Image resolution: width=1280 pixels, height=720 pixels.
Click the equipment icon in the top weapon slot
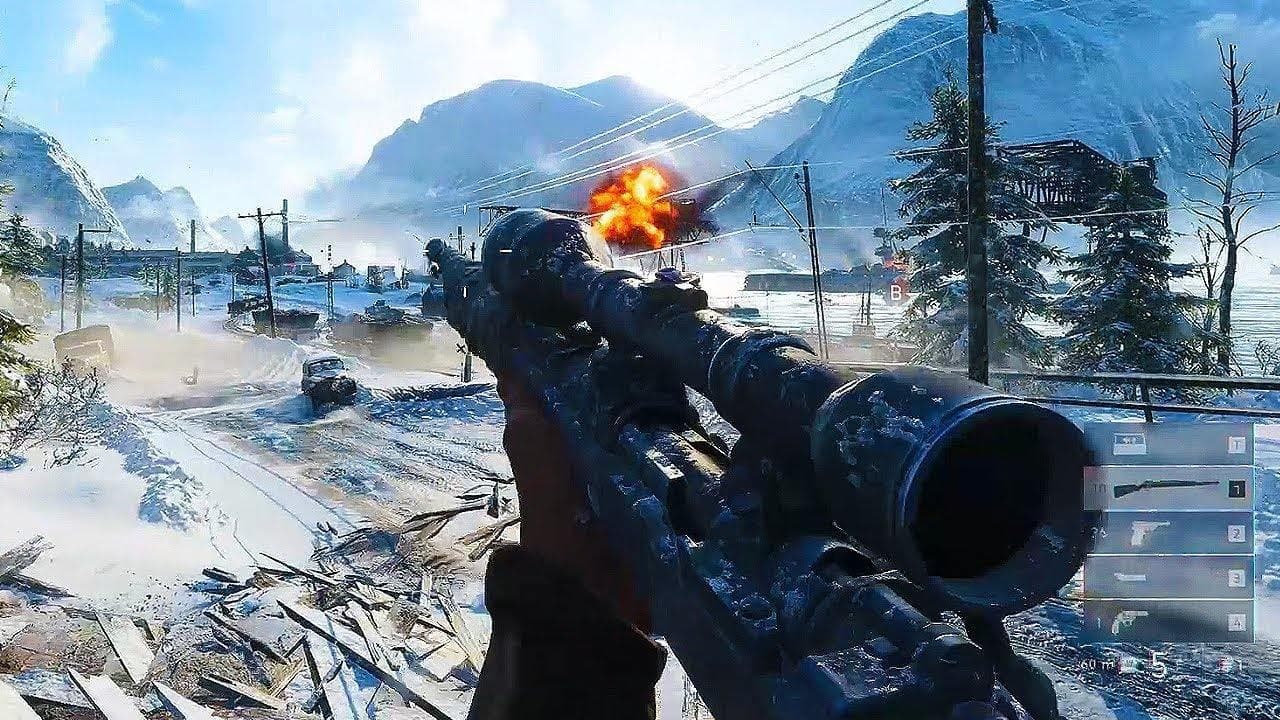[1128, 441]
